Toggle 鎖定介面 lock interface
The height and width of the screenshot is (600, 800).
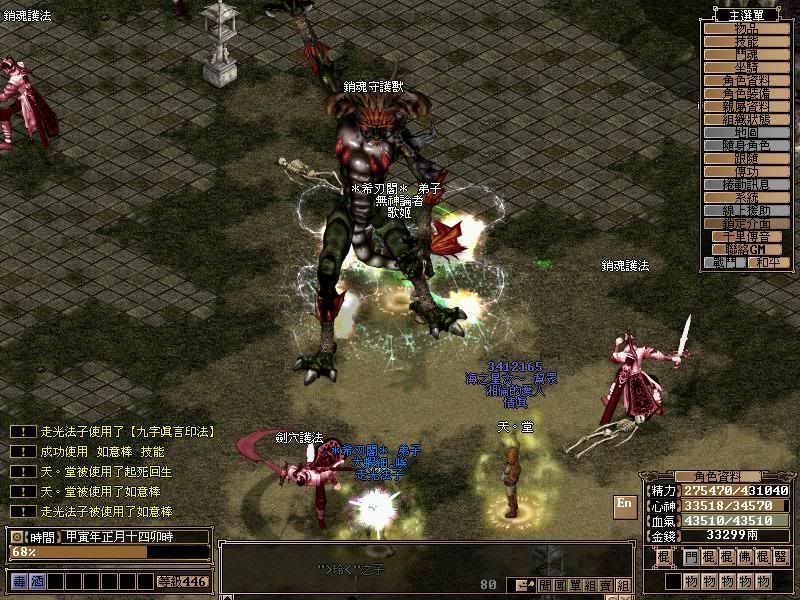click(x=747, y=224)
